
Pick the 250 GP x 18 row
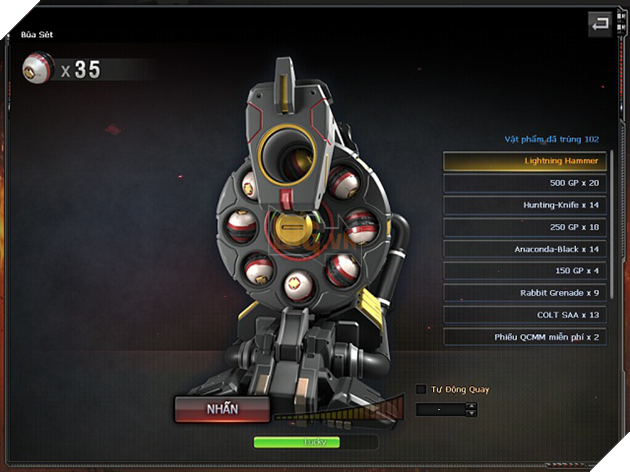click(525, 227)
